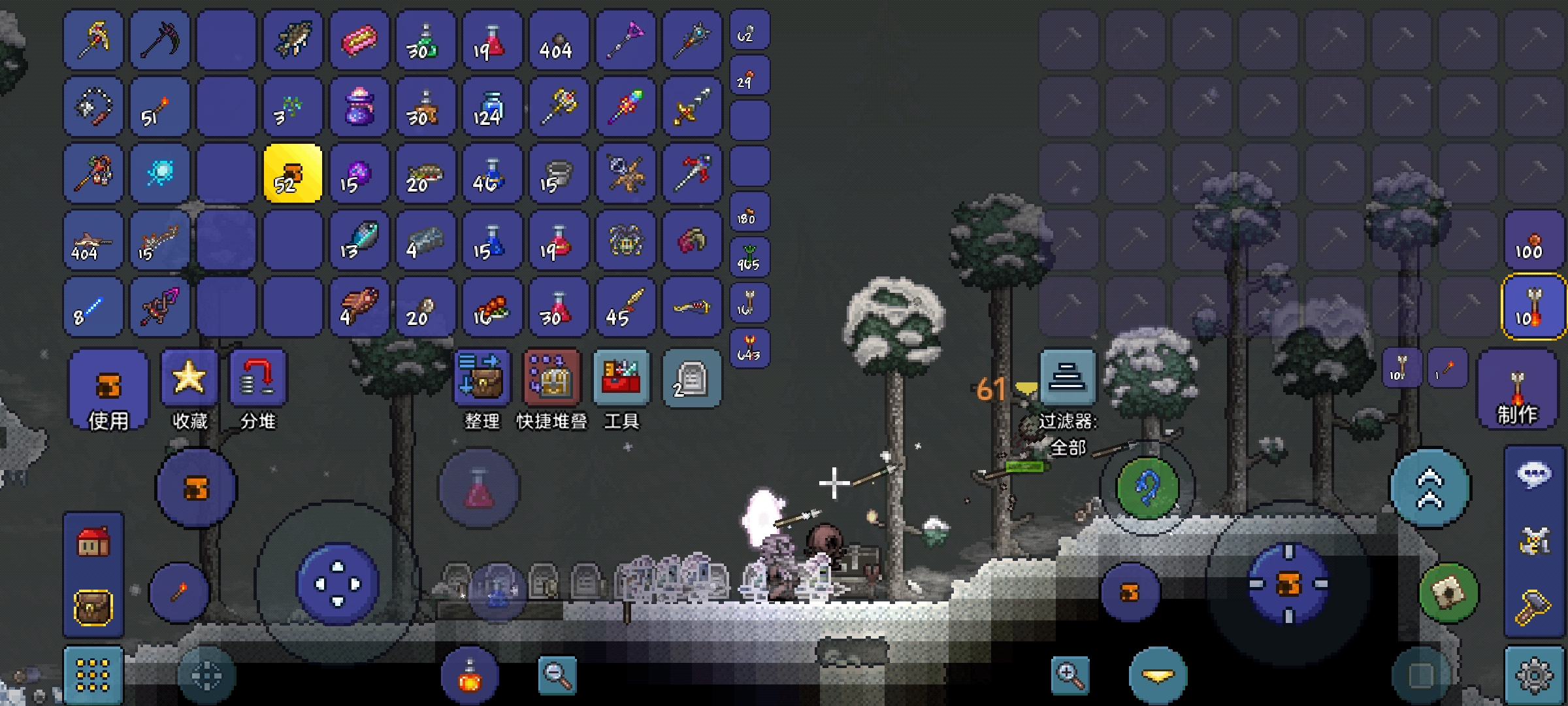The image size is (1568, 706).
Task: Open the 制作 crafting button
Action: coord(1517,390)
